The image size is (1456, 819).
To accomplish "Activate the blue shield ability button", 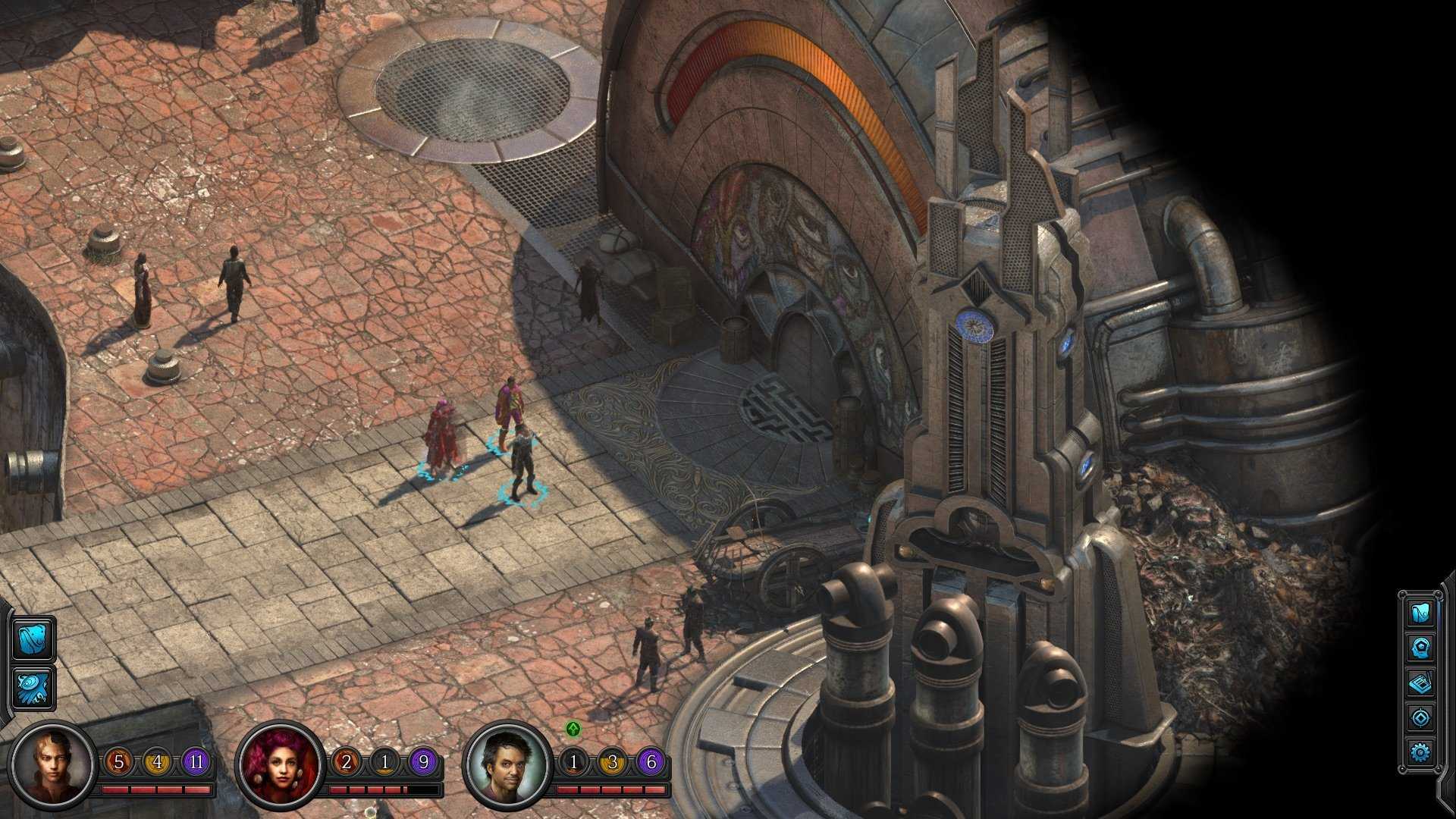I will point(33,639).
